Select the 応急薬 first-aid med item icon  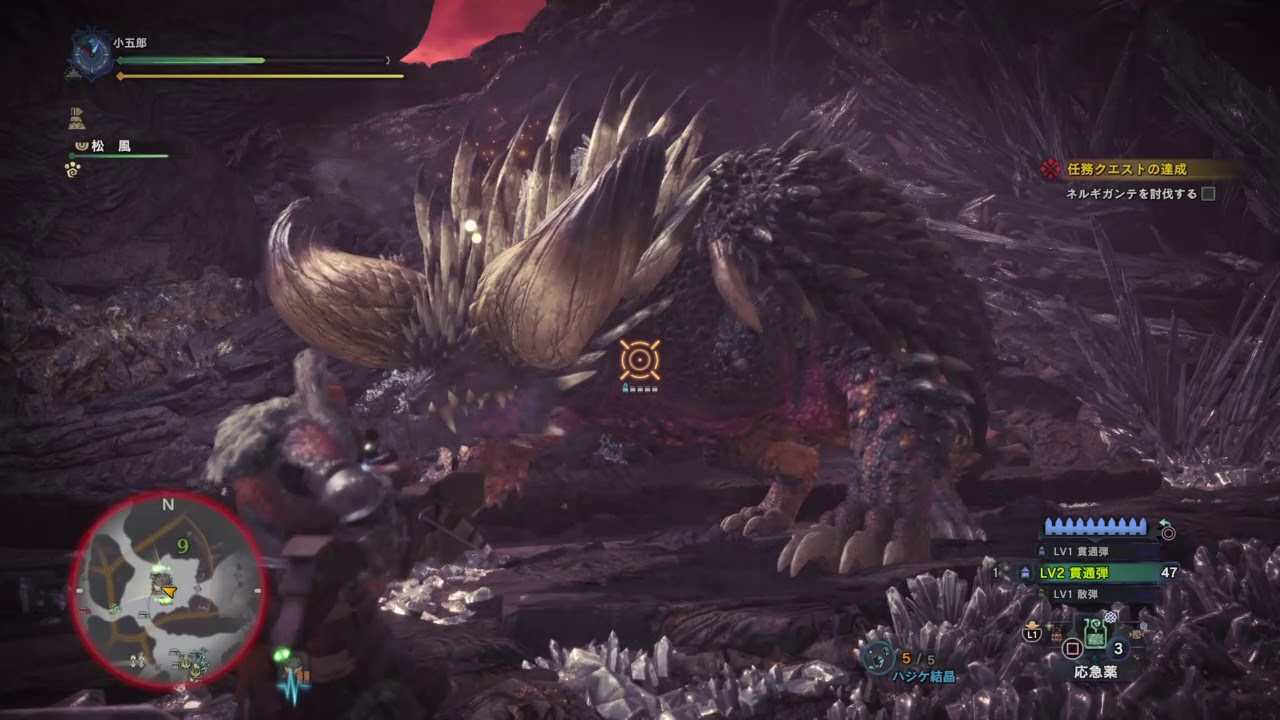1095,633
